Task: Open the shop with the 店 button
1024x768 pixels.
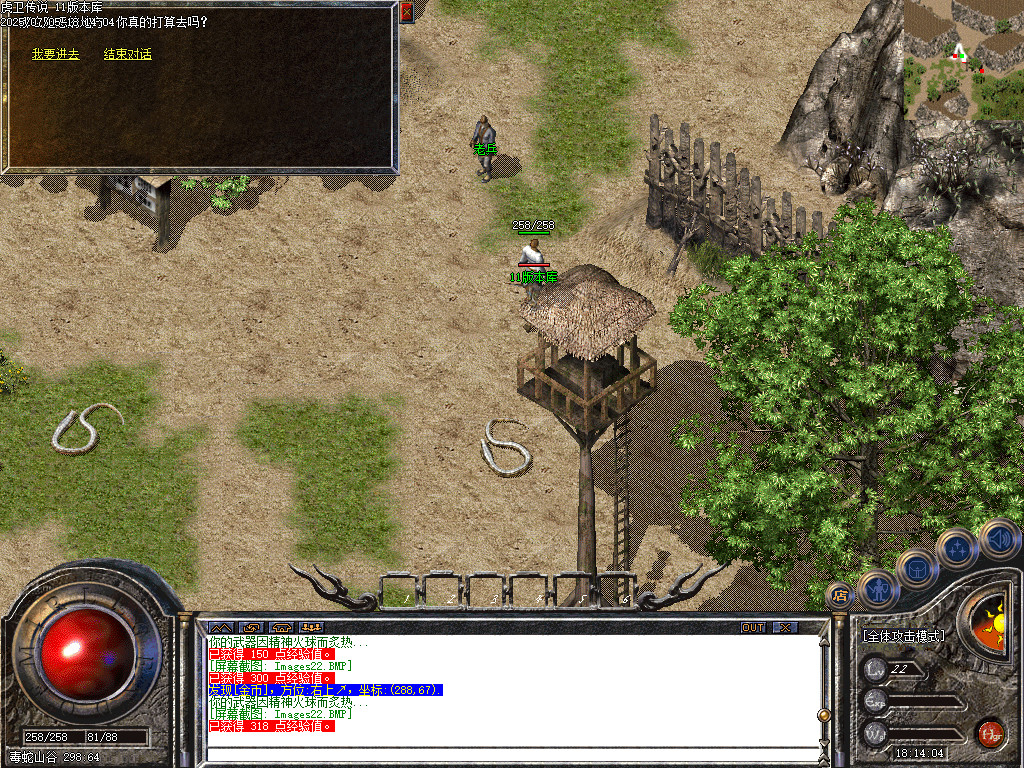Action: click(840, 595)
